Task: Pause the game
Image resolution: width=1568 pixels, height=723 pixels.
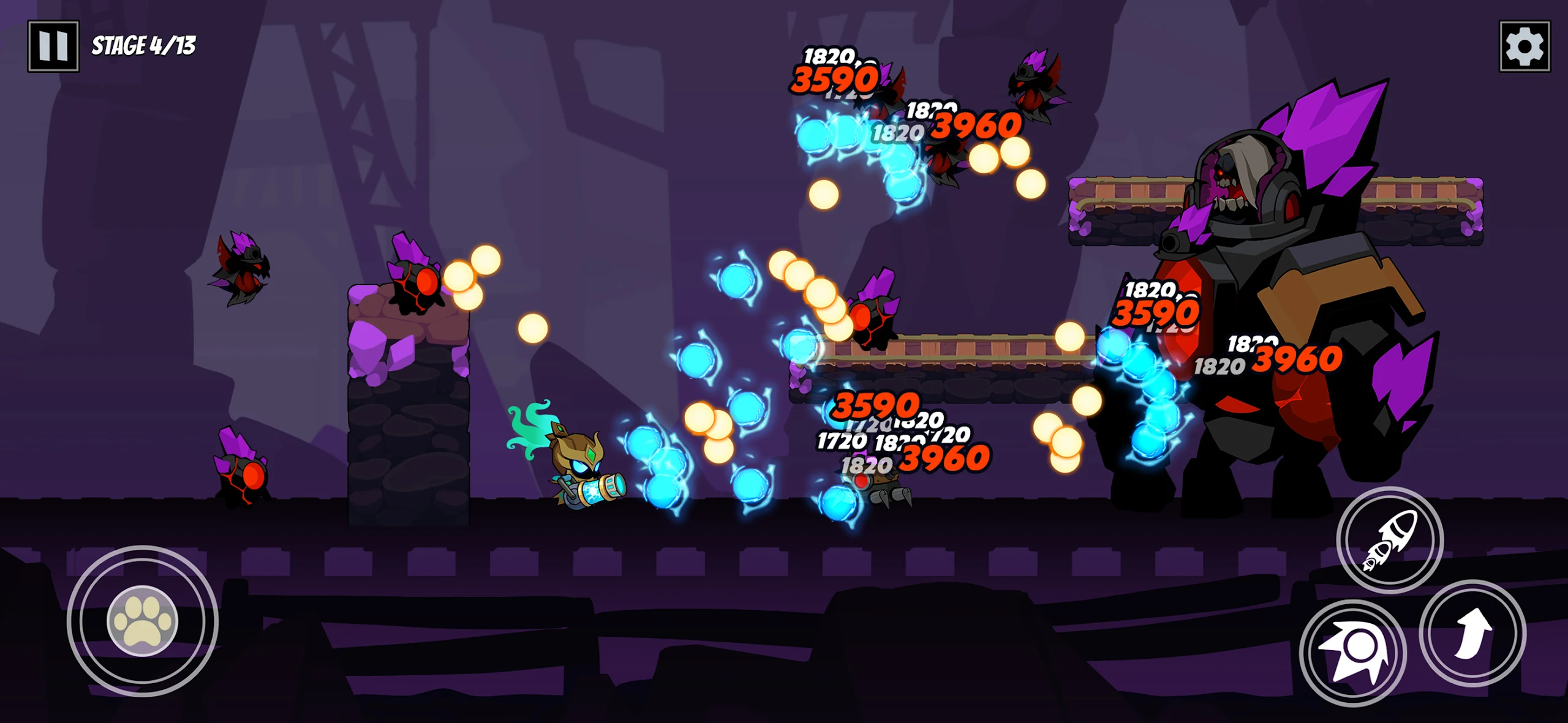Action: (x=53, y=46)
